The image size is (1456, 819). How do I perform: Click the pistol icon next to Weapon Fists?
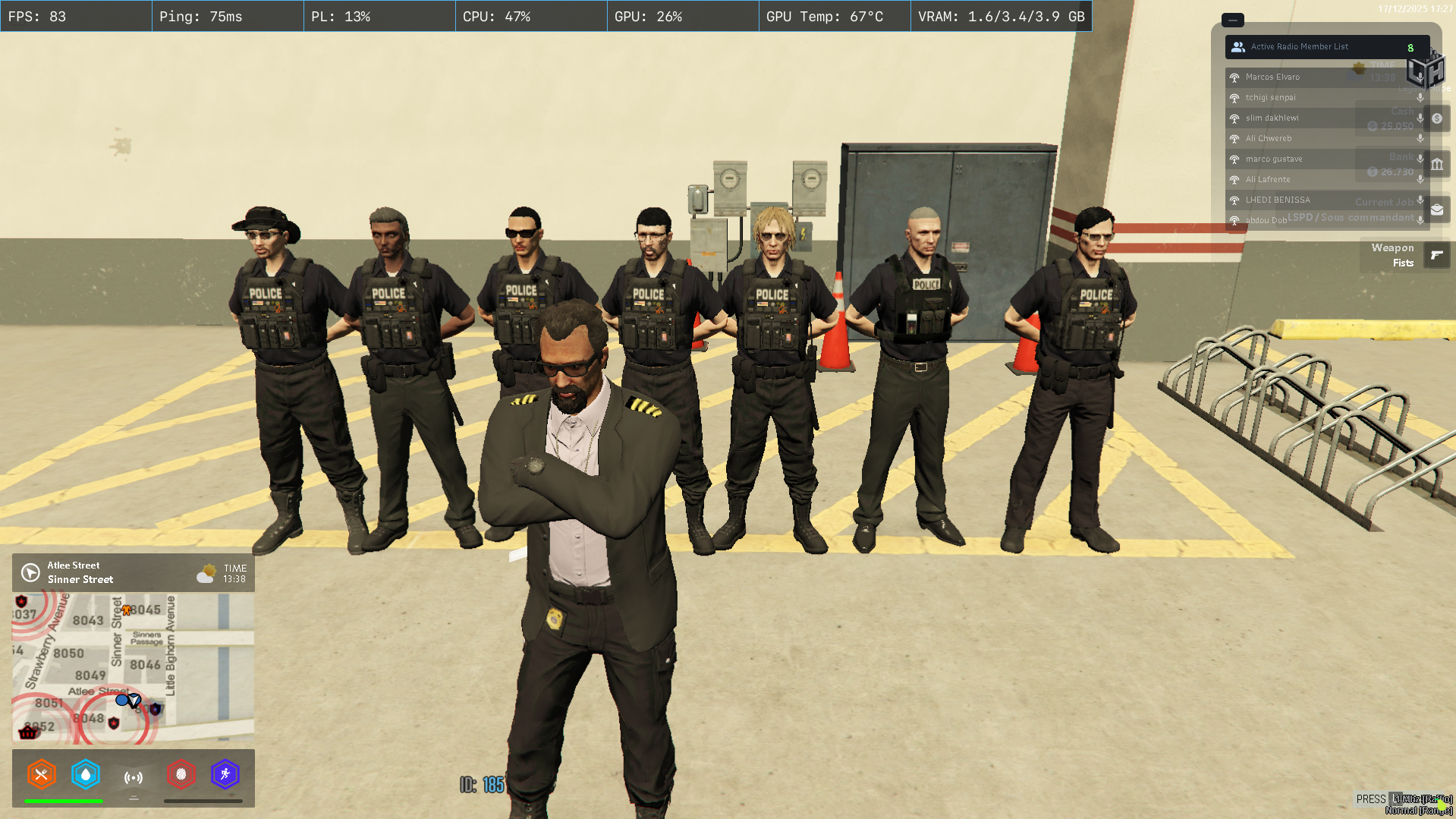click(1436, 256)
